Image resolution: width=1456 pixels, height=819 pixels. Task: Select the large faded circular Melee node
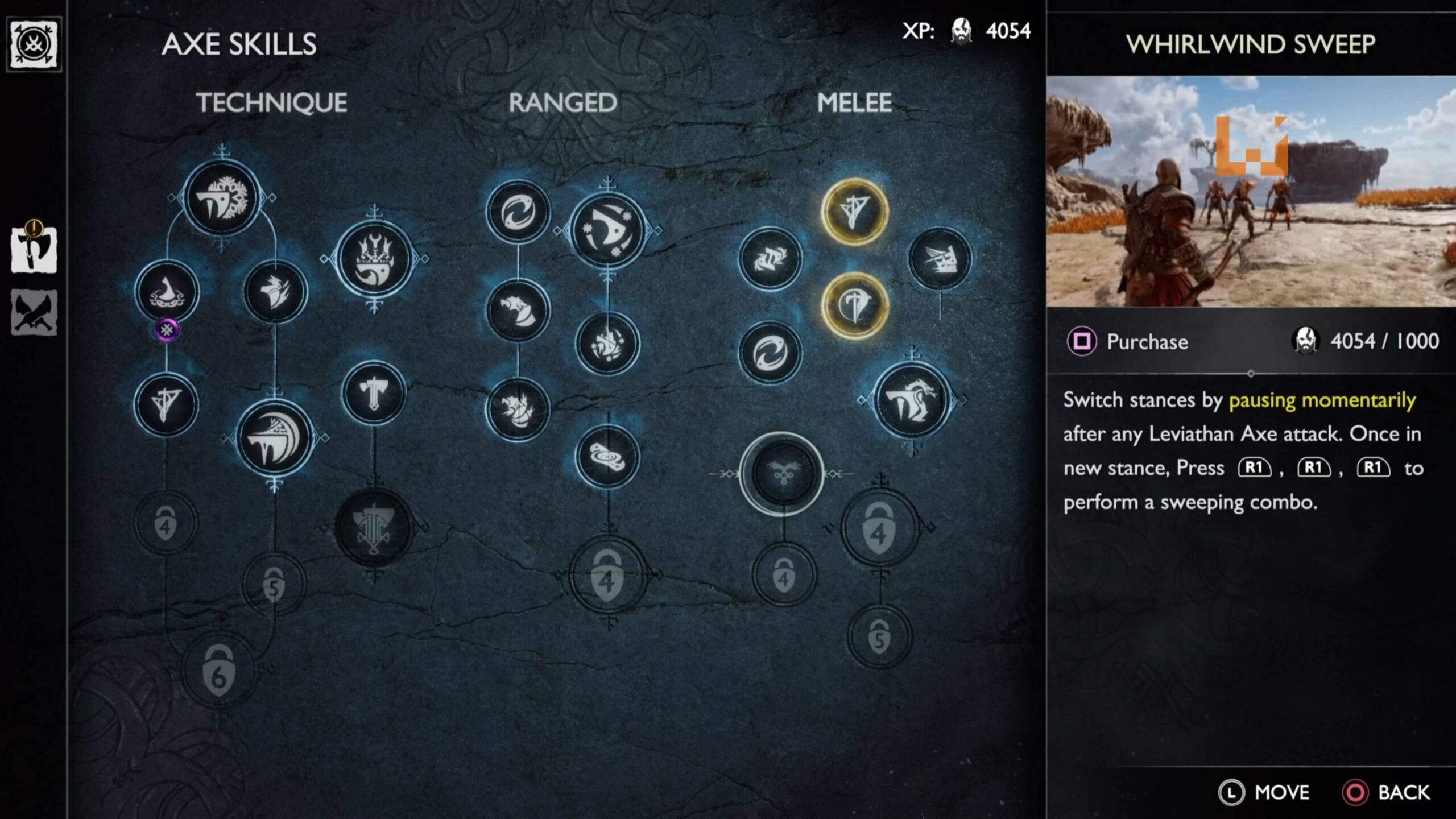(784, 472)
